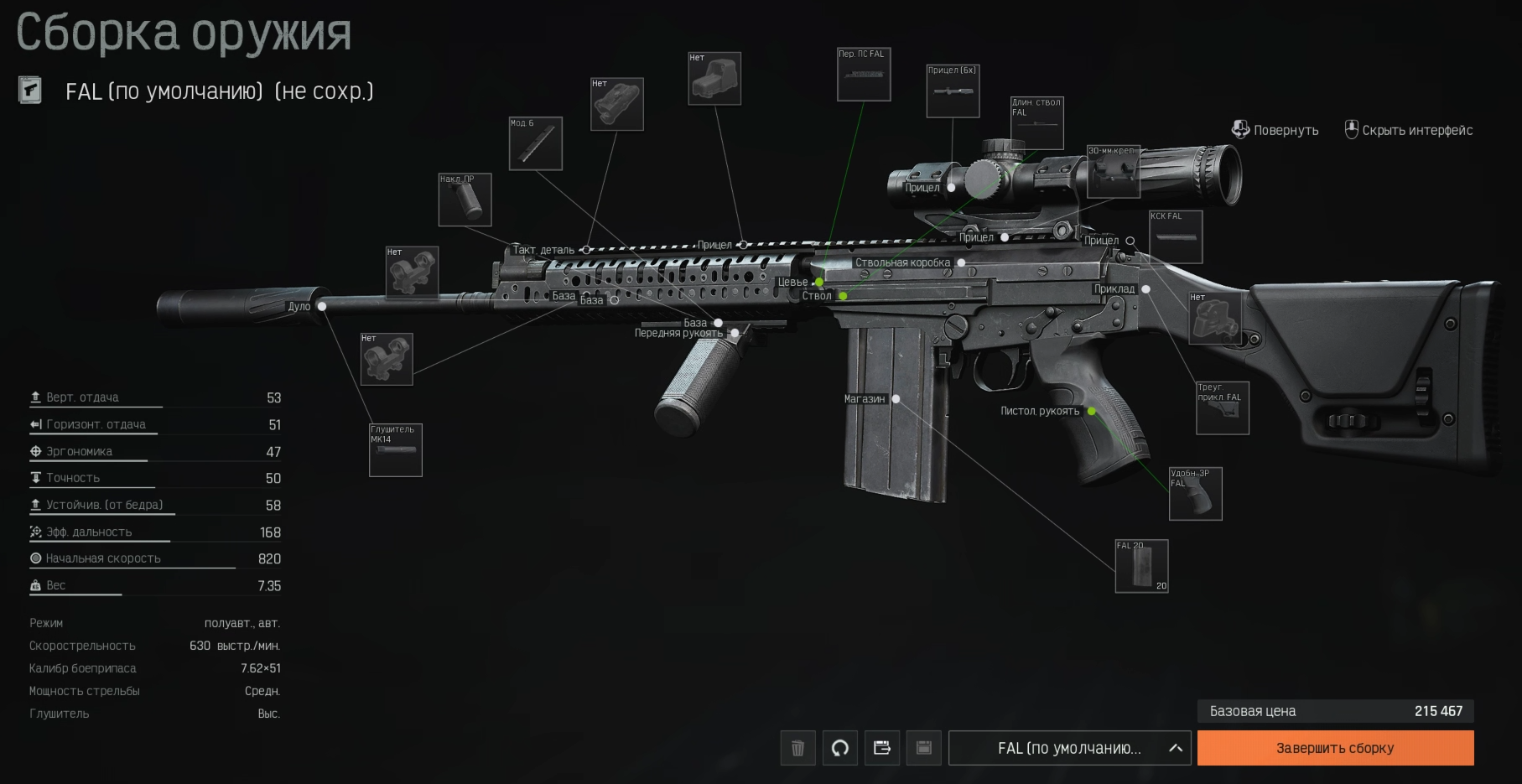Open the Мод. Б attachment slot
The width and height of the screenshot is (1522, 784).
coord(536,143)
